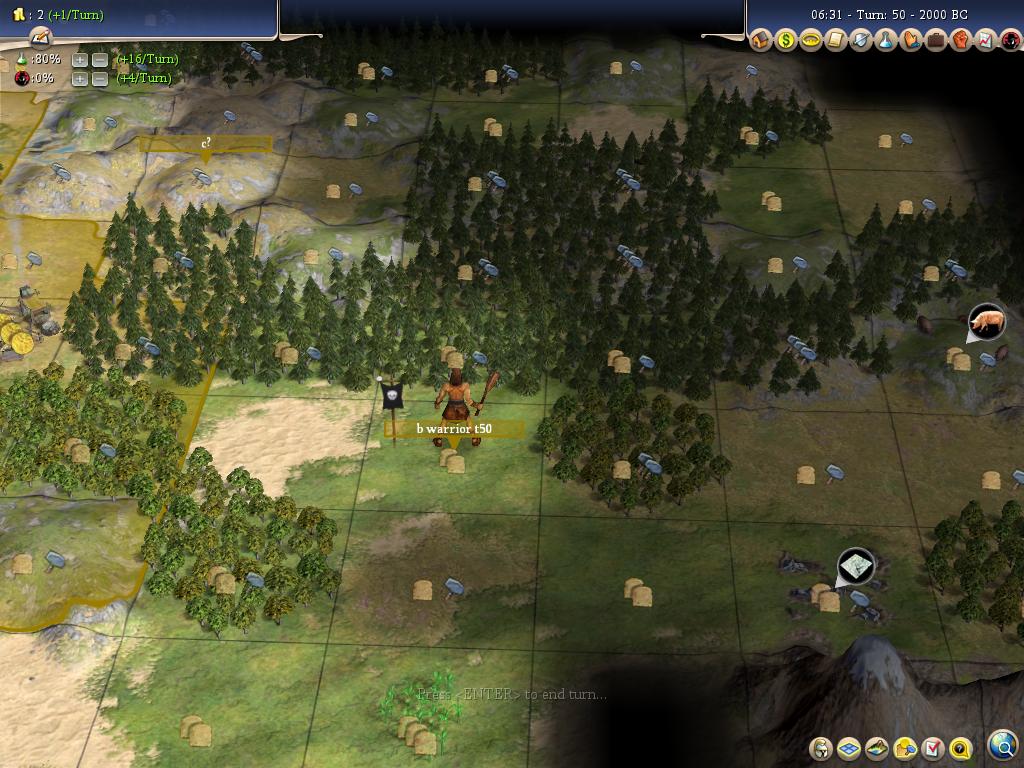Open the foreign advisor shield icon
The image size is (1024, 768).
pyautogui.click(x=861, y=41)
